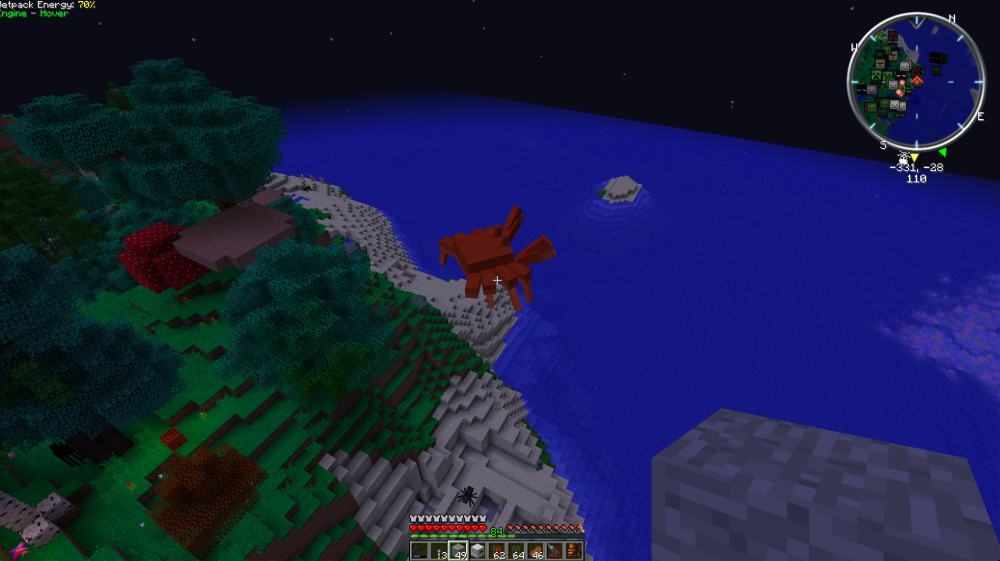Image resolution: width=1000 pixels, height=561 pixels.
Task: Select the last hotbar slot's orange item
Action: coord(573,550)
